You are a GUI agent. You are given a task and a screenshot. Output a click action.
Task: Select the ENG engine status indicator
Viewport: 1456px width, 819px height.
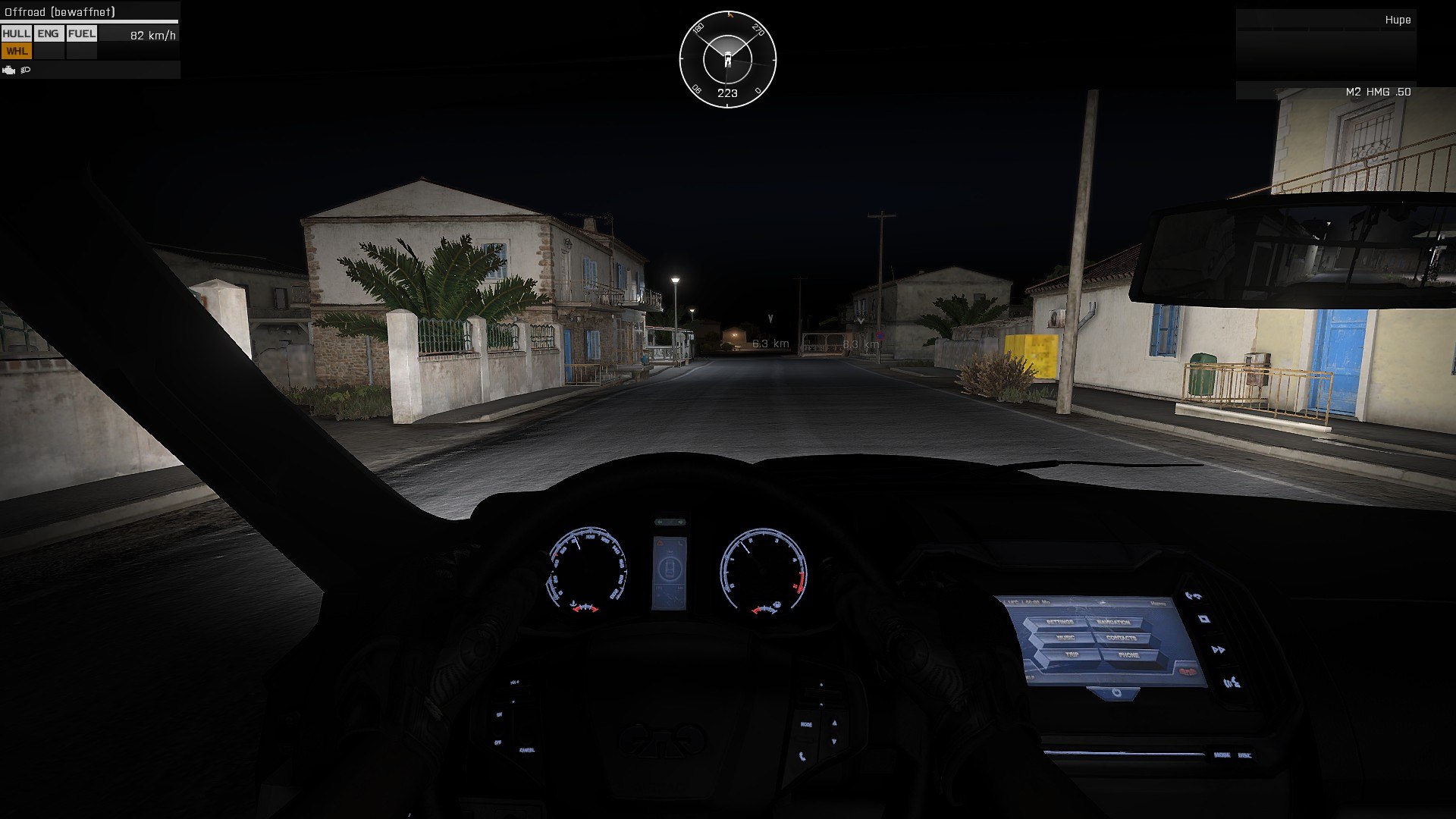coord(48,33)
